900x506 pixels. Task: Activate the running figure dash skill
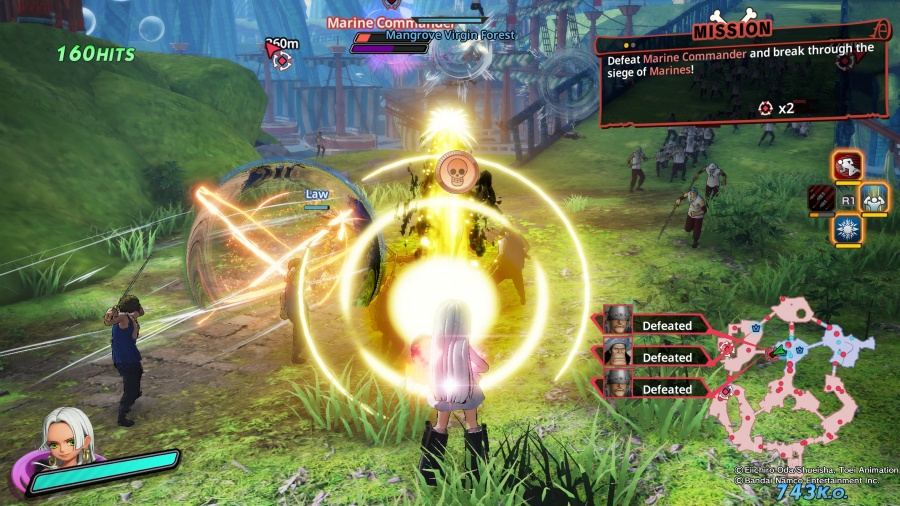pyautogui.click(x=848, y=165)
